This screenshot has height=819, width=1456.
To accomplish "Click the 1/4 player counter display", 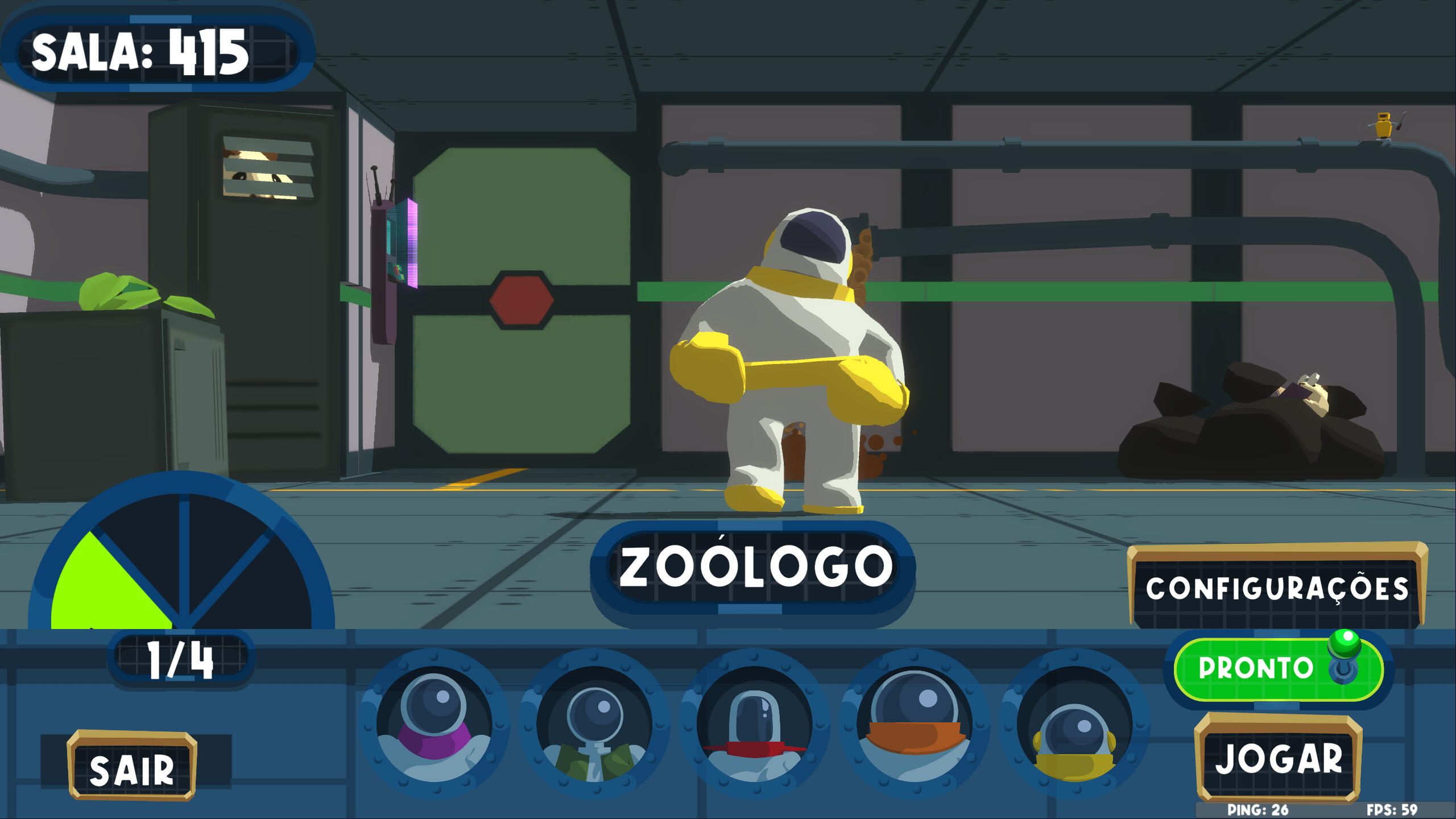I will [179, 659].
